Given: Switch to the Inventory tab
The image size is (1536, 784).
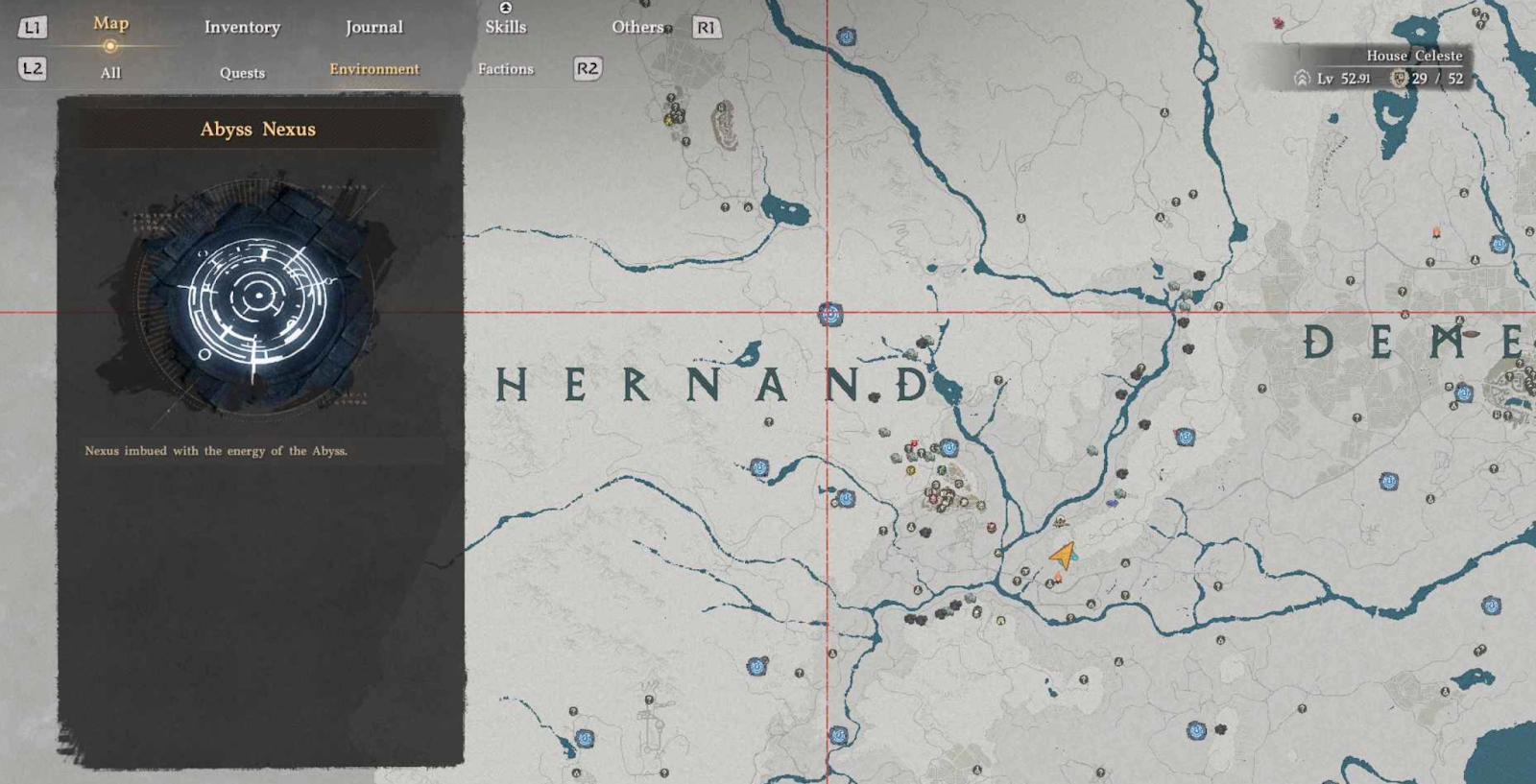Looking at the screenshot, I should (242, 28).
